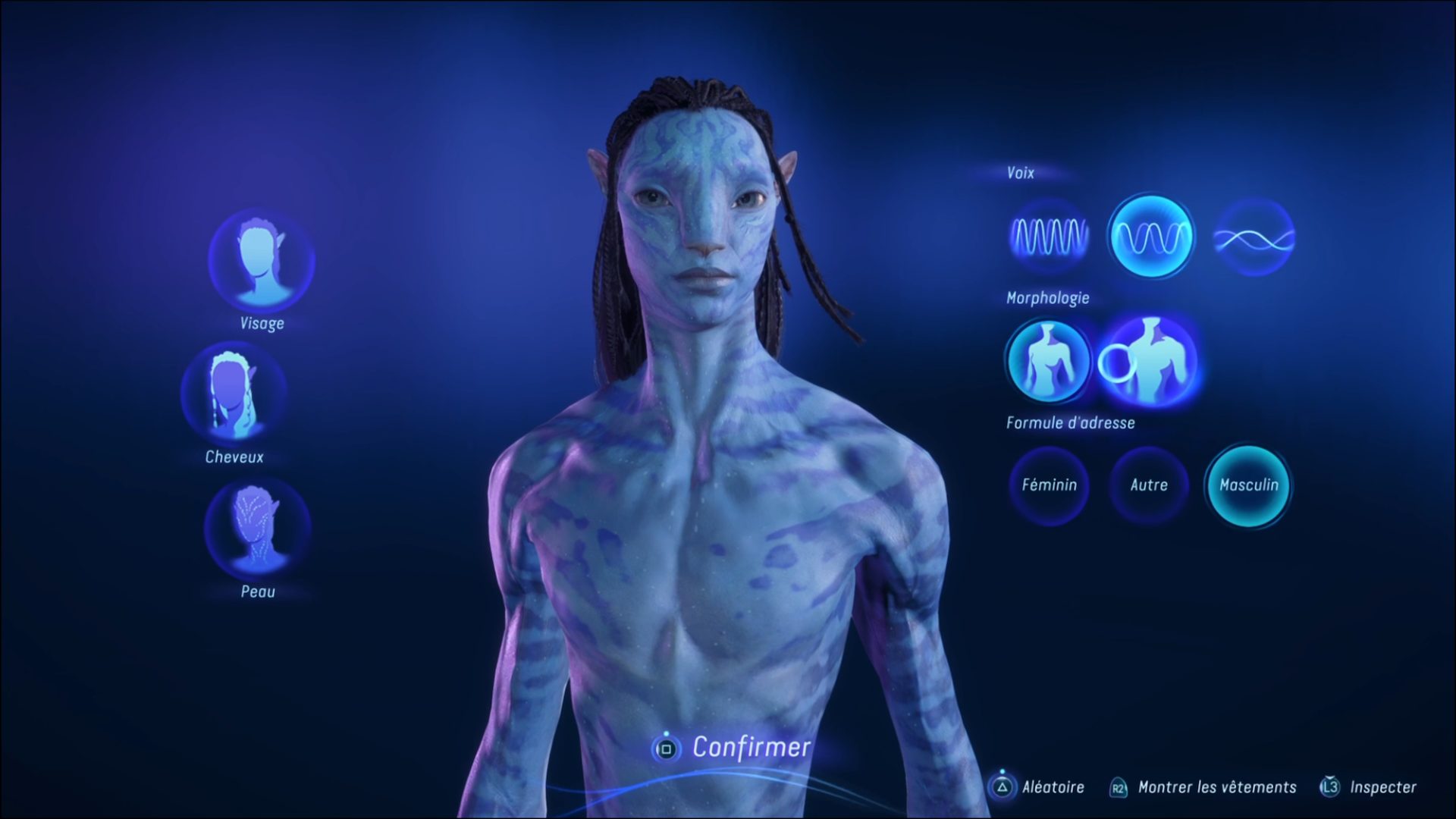Select the high-frequency wave voice
Screen dimensions: 1456x819
coord(1049,237)
